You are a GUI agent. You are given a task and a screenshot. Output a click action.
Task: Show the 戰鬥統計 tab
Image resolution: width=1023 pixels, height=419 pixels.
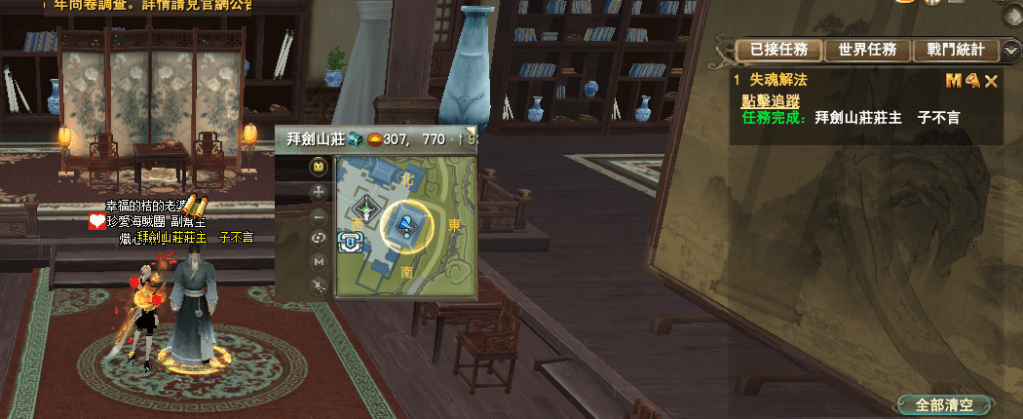(x=955, y=50)
